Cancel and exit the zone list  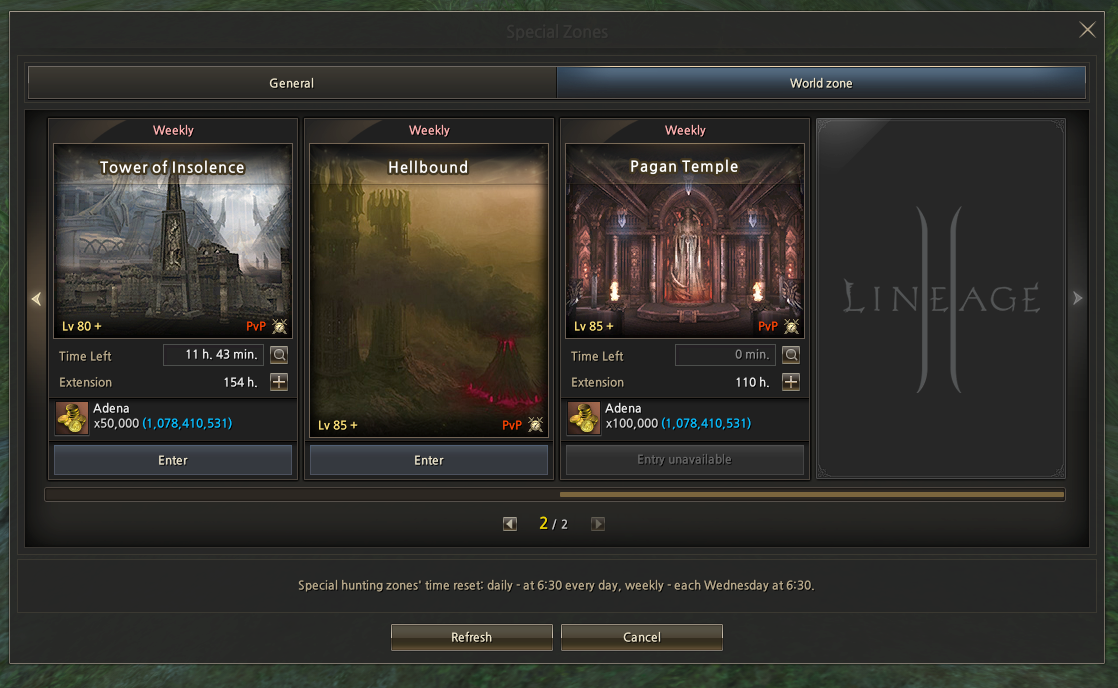tap(642, 637)
